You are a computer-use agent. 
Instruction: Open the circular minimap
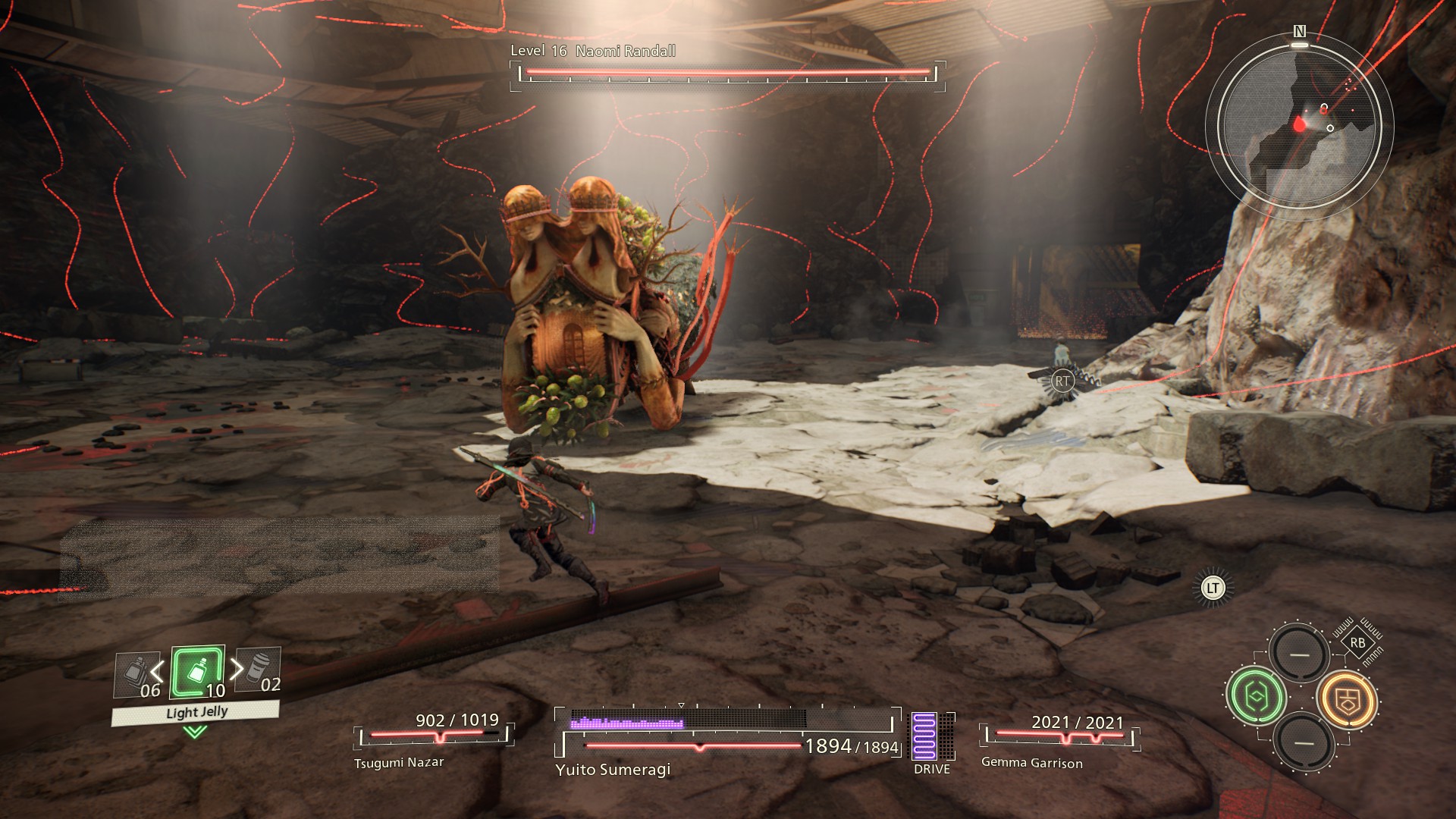pyautogui.click(x=1299, y=124)
